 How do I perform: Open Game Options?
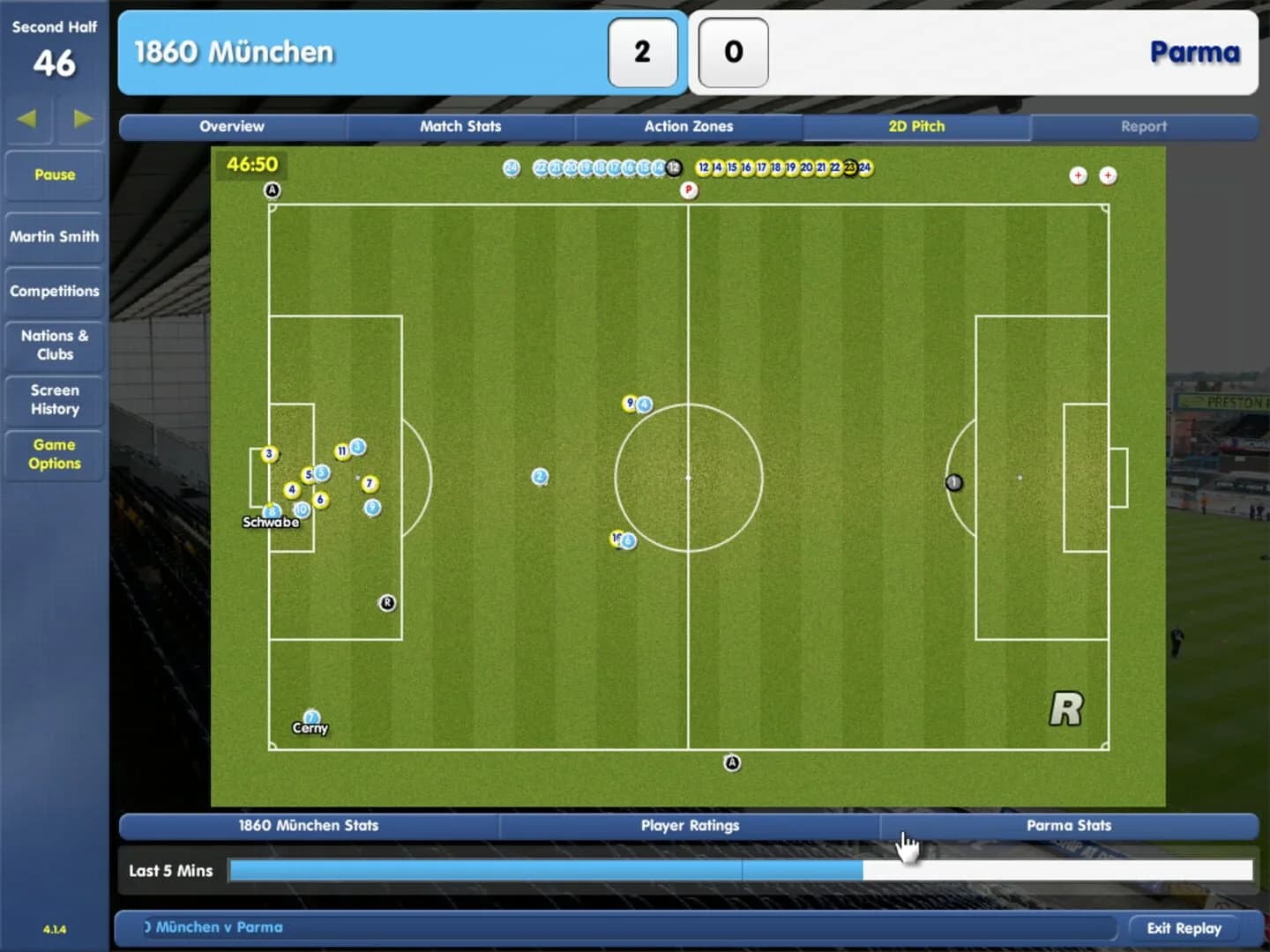(54, 455)
